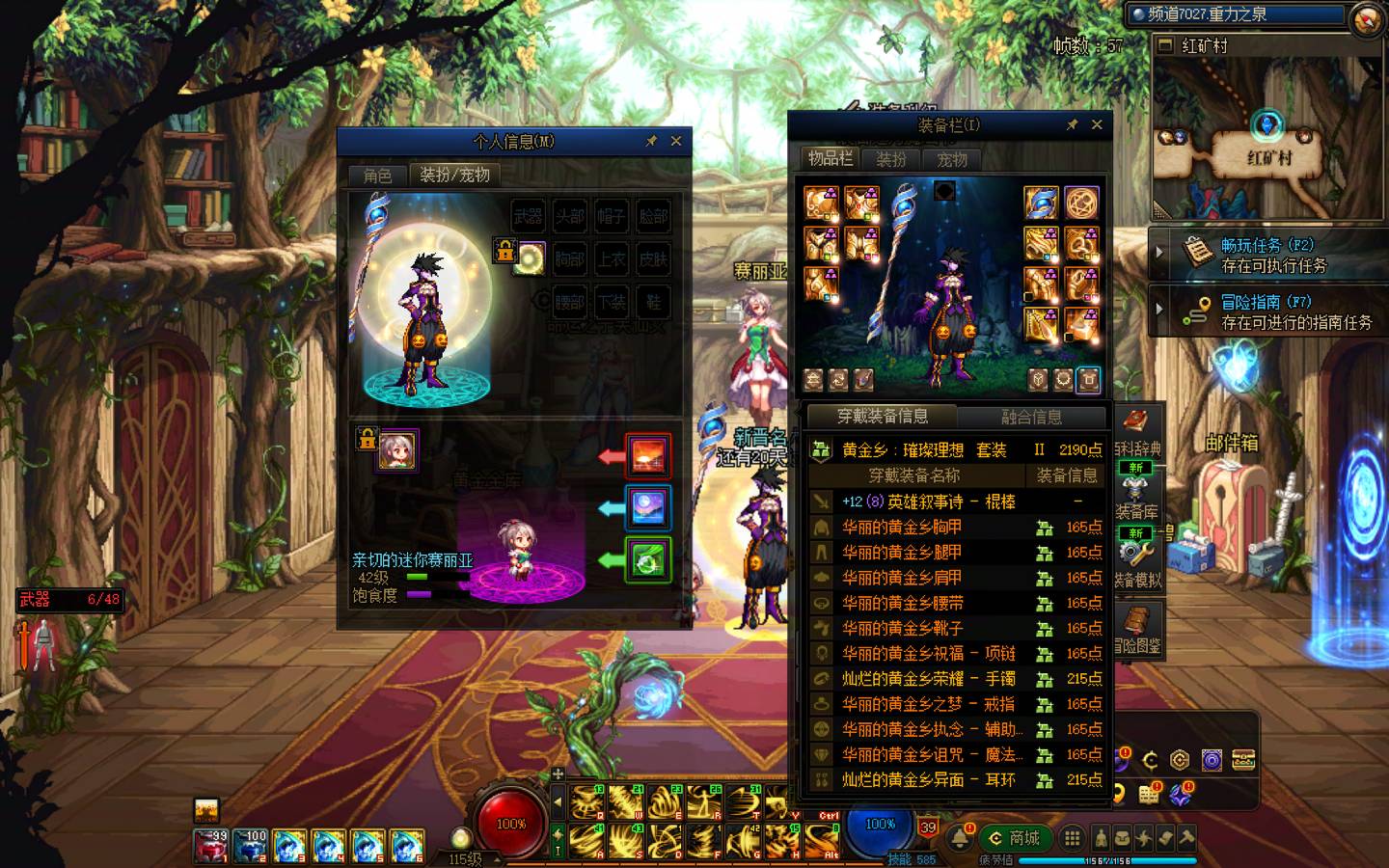Viewport: 1389px width, 868px height.
Task: Switch to the 角色 tab
Action: click(x=377, y=175)
